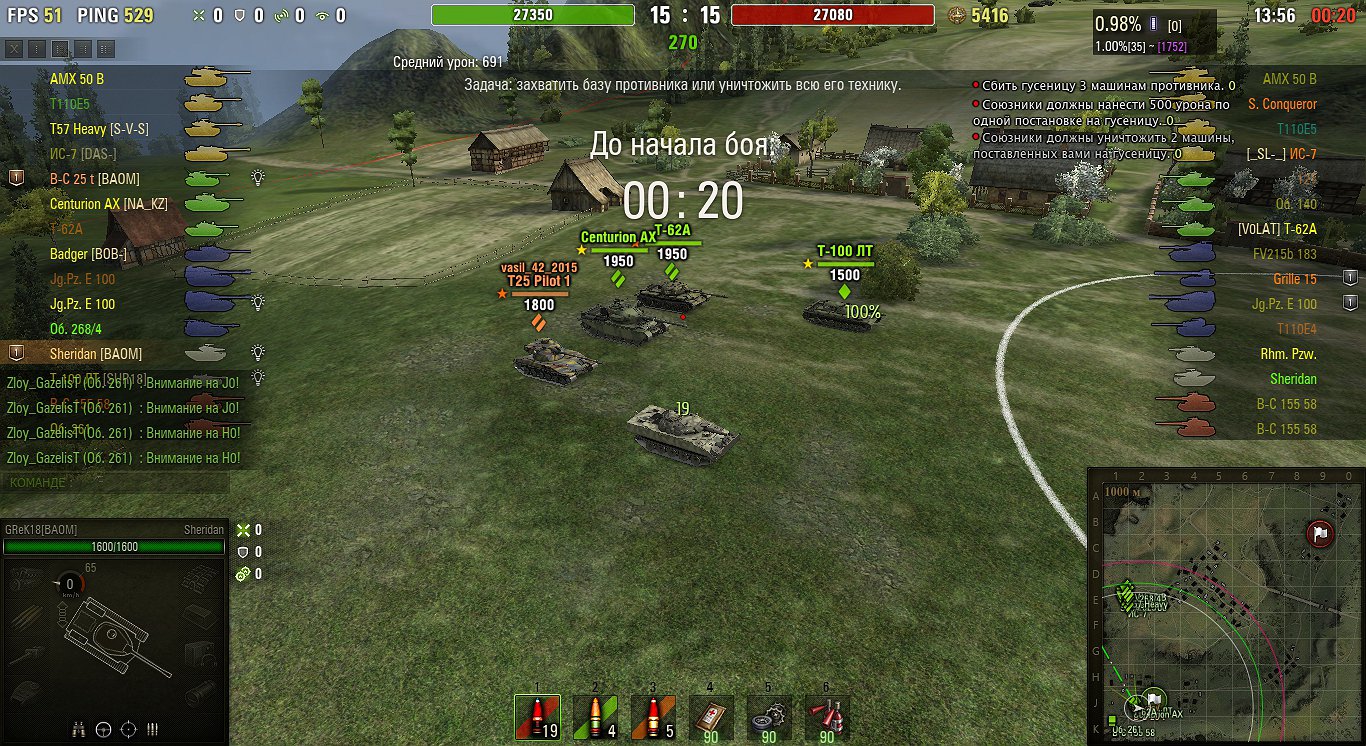Use the fire extinguisher consumable

(825, 716)
